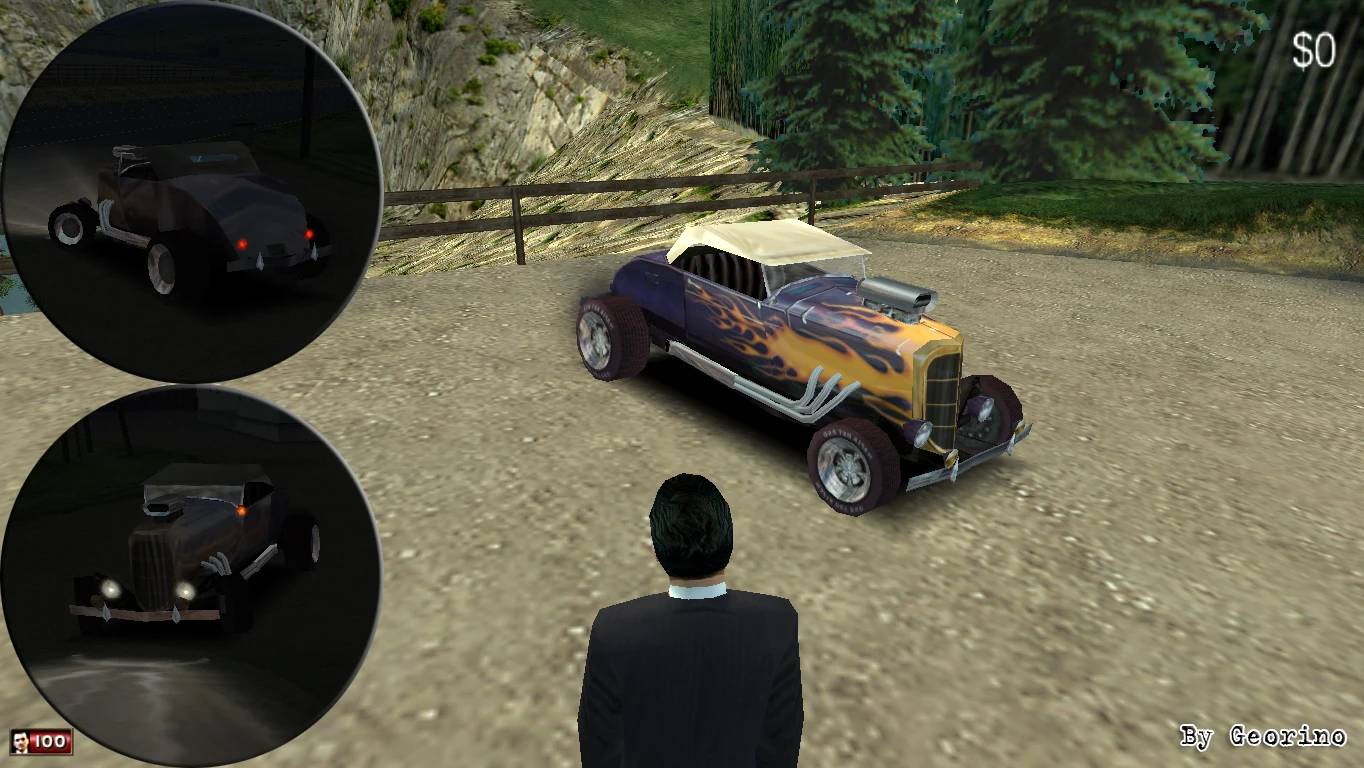This screenshot has height=768, width=1364.
Task: Click the Tommy portrait icon on health bar
Action: (x=21, y=742)
